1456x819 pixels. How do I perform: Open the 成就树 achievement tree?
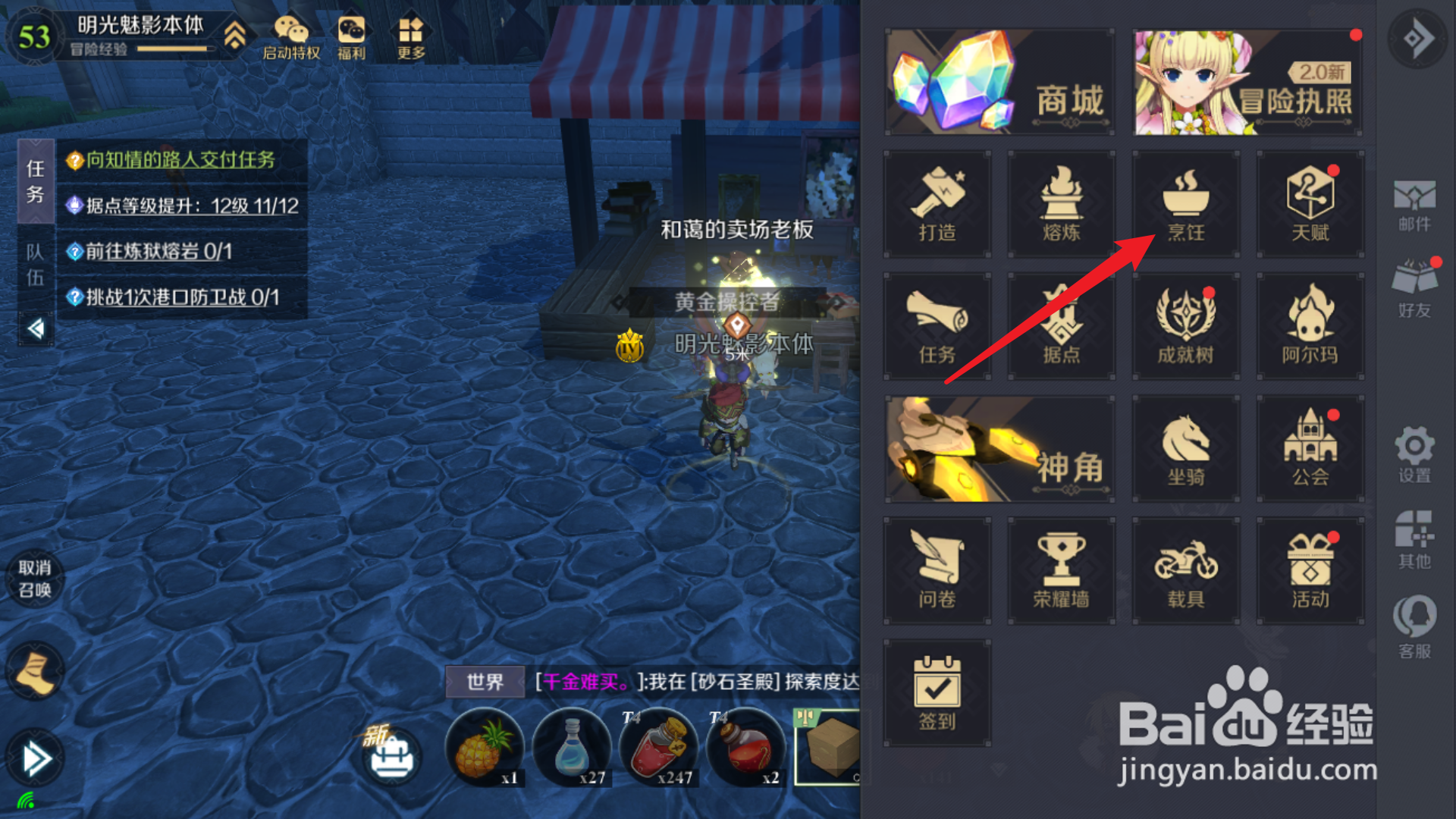(x=1185, y=326)
